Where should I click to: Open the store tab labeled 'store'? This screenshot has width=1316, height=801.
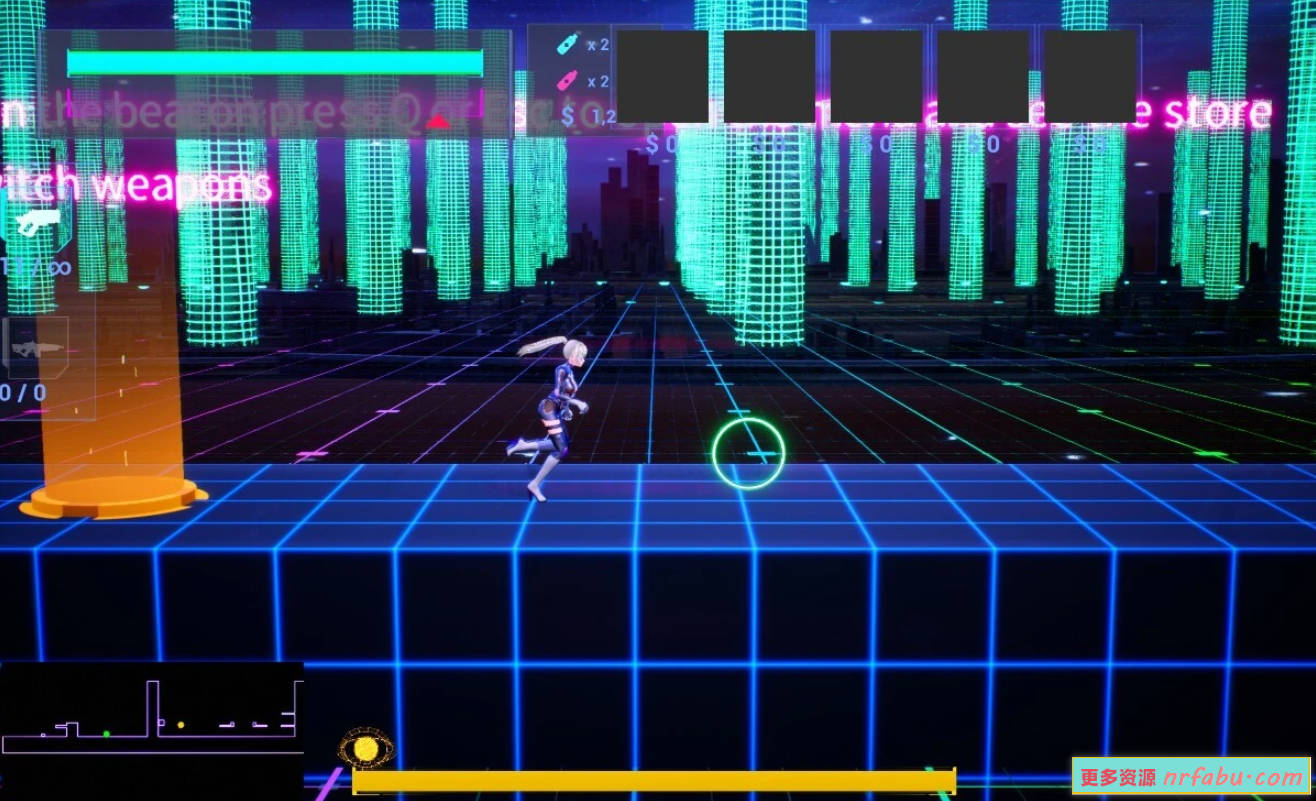(1218, 111)
